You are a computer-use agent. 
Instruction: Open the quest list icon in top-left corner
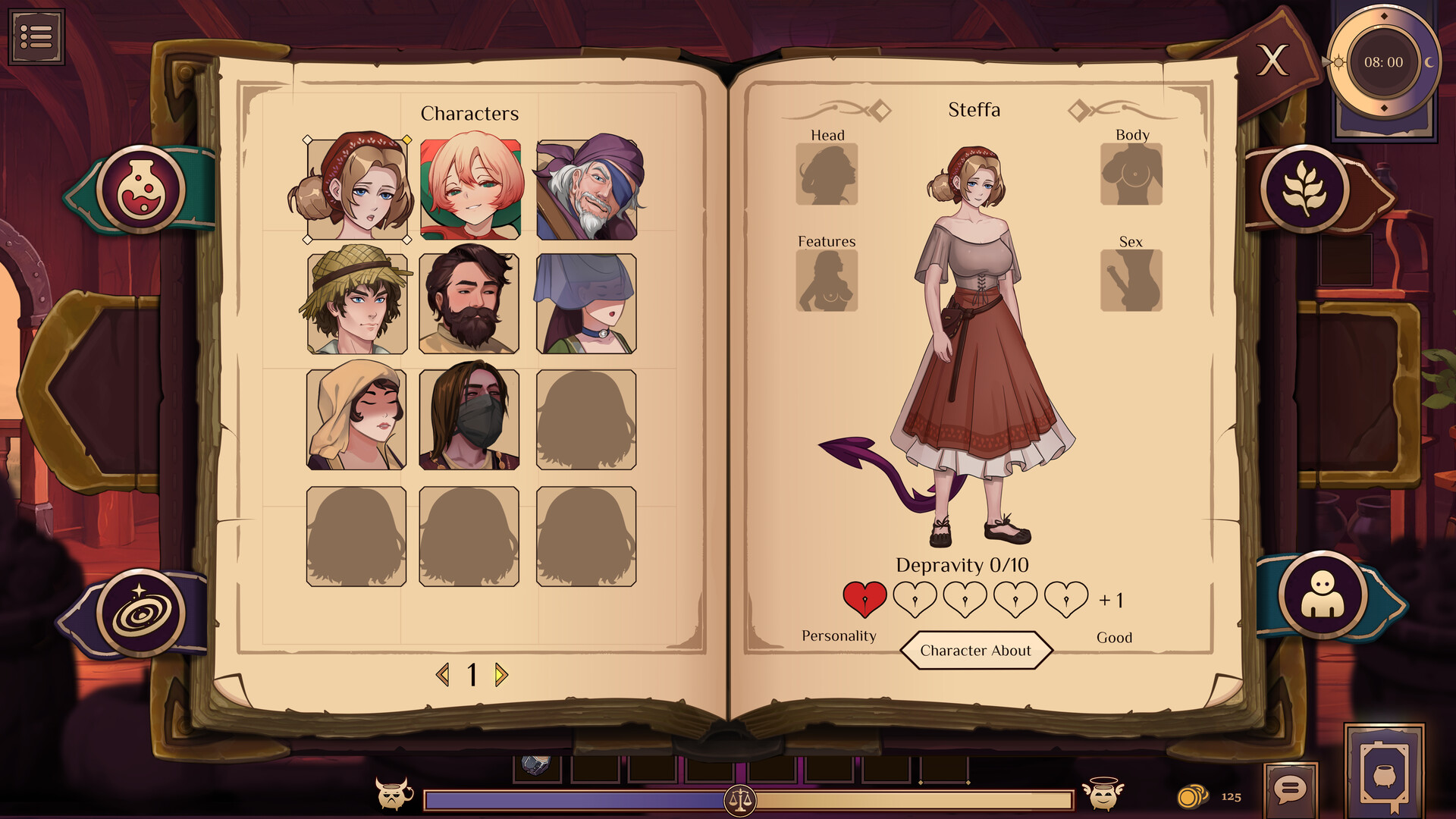[x=37, y=36]
